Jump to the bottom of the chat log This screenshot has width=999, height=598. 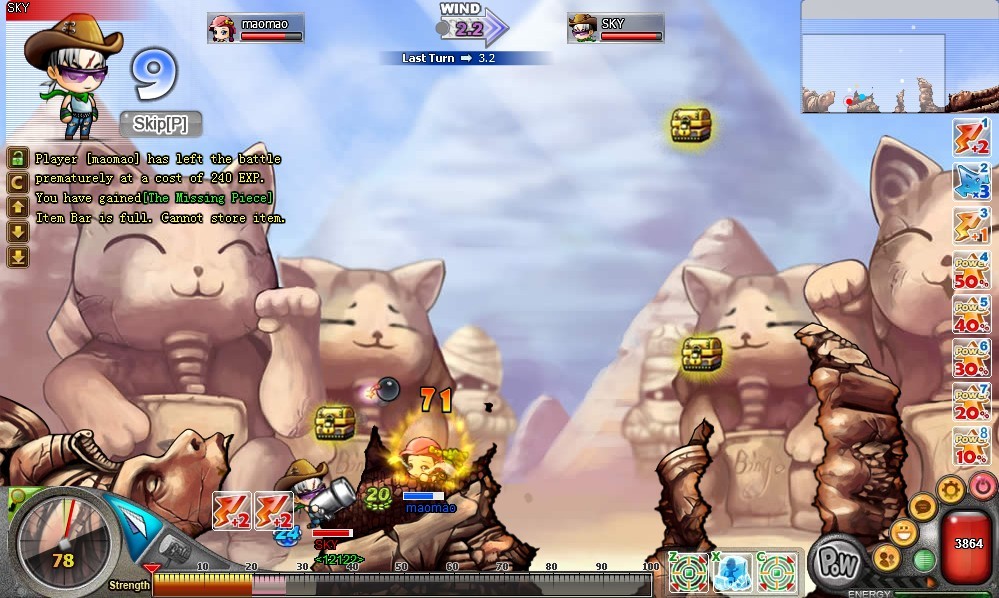tap(18, 257)
